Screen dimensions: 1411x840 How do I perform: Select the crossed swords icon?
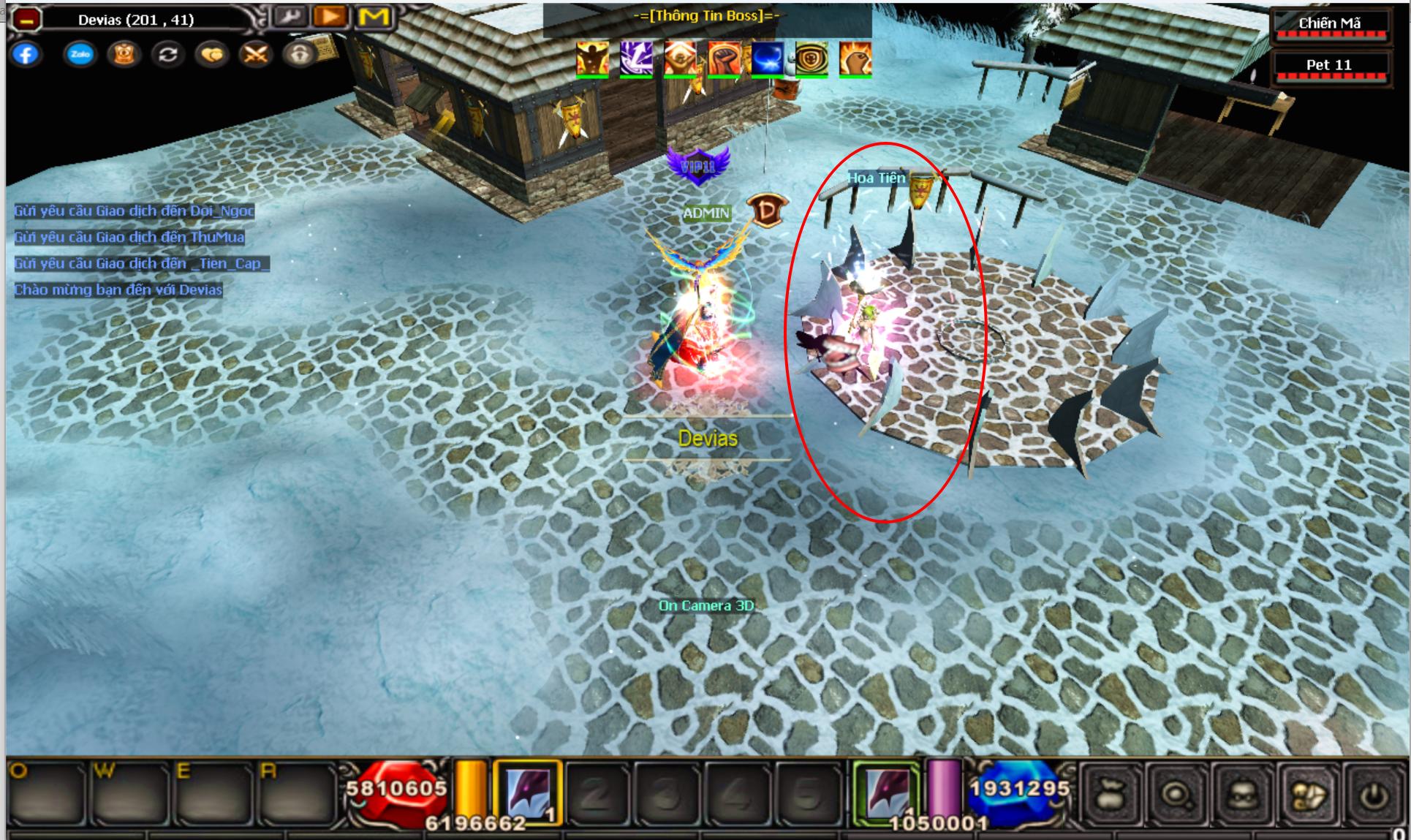click(x=255, y=55)
